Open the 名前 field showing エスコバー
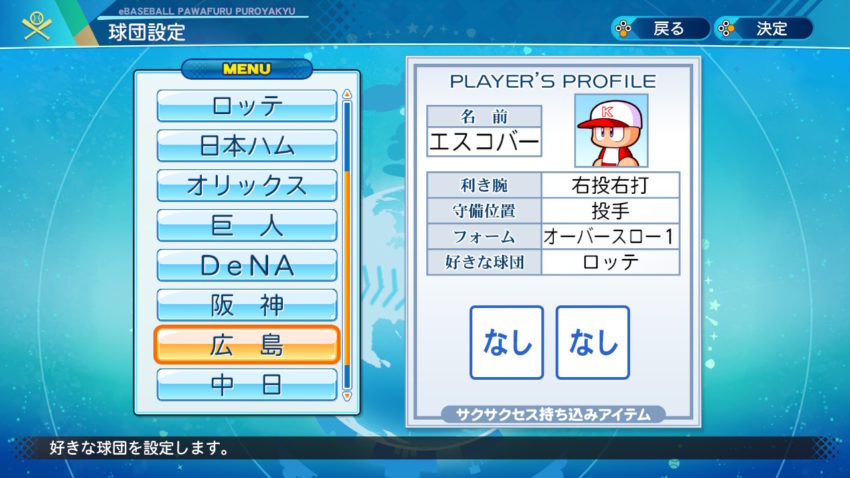850x478 pixels. 484,142
